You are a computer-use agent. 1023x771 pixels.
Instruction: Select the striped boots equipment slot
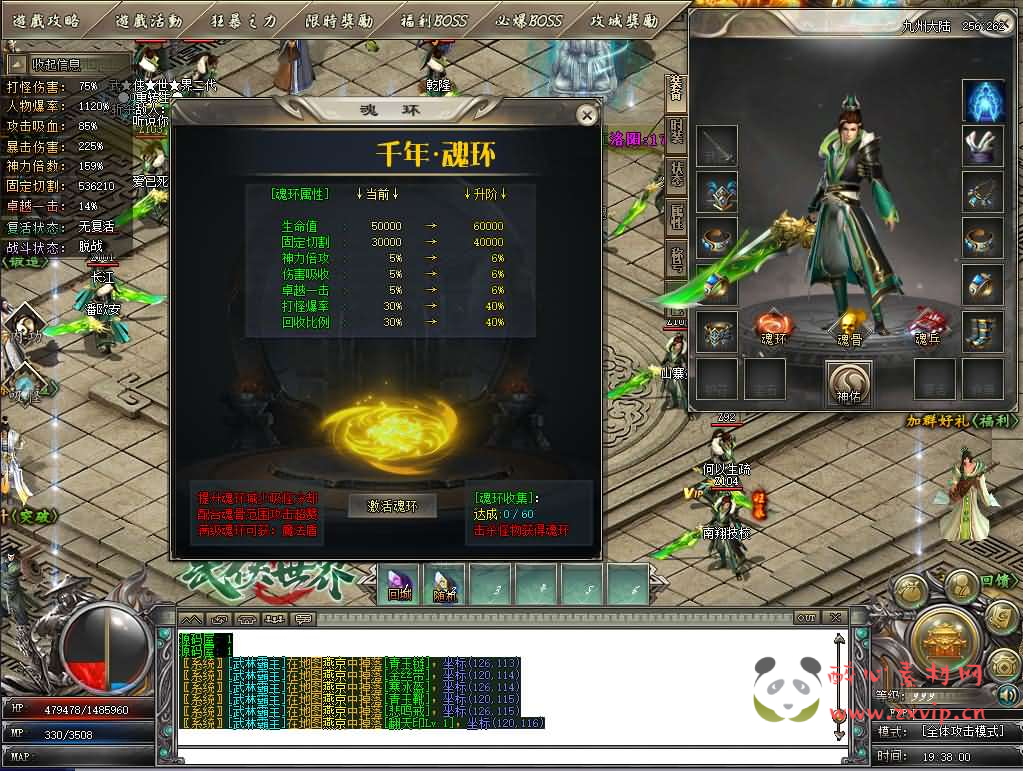click(x=983, y=330)
